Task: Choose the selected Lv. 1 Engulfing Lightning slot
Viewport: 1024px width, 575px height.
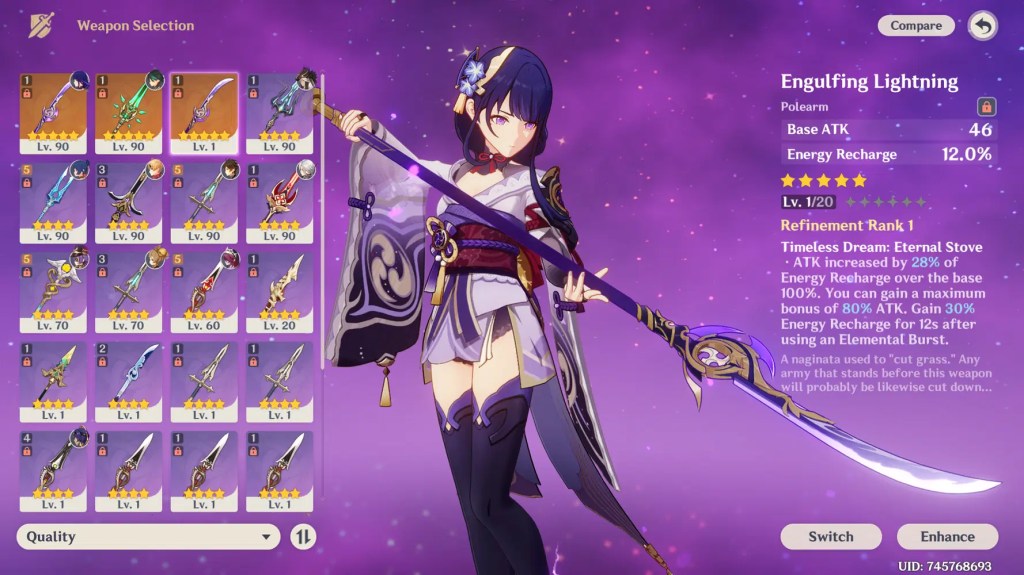Action: pos(204,112)
